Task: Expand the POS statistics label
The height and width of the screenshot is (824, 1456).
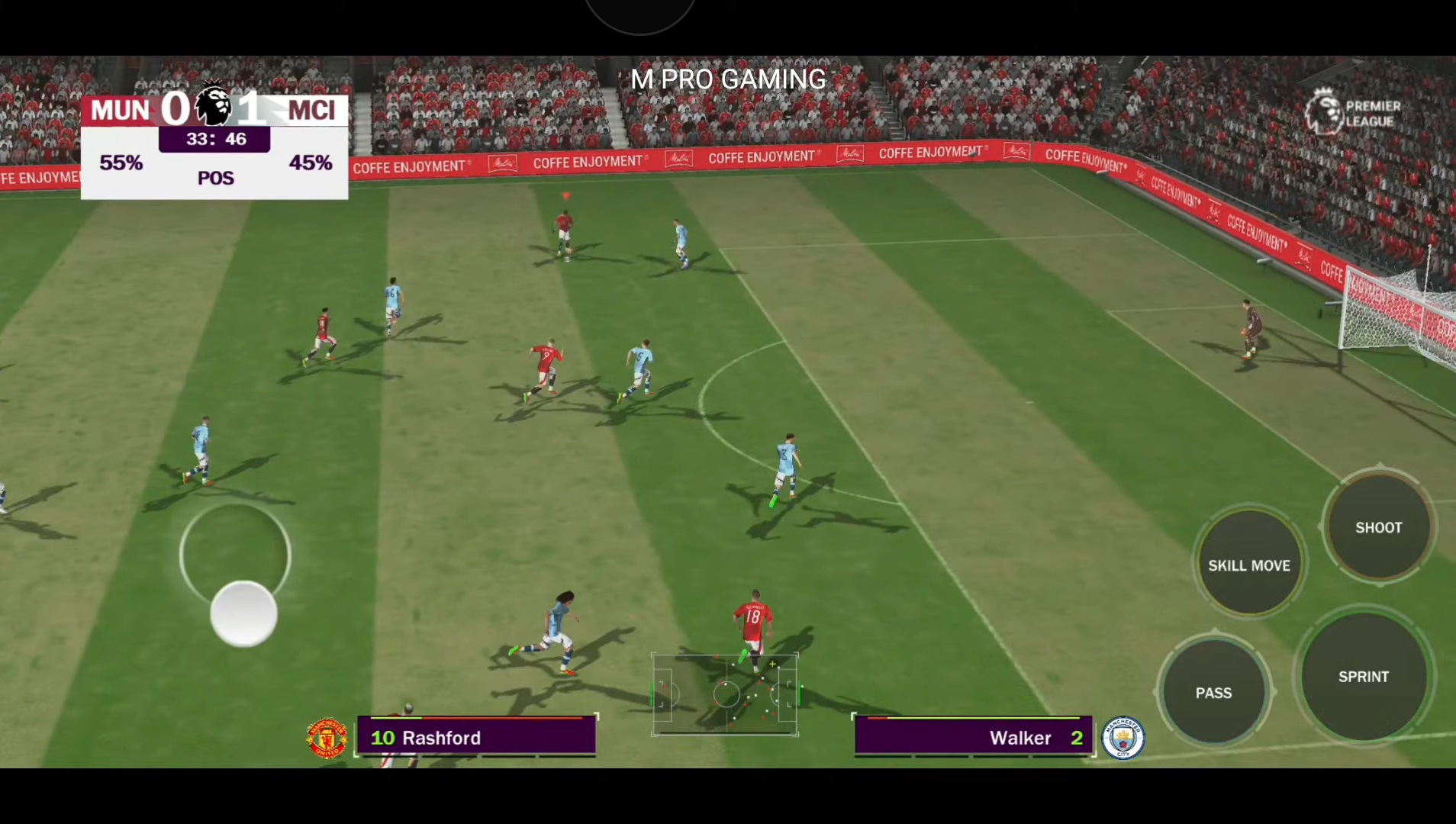Action: pos(216,178)
